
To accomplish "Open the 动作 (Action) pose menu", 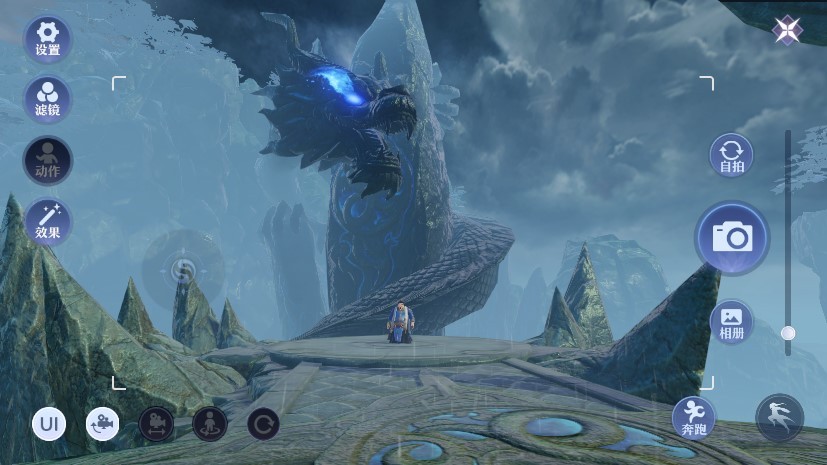I will (47, 160).
